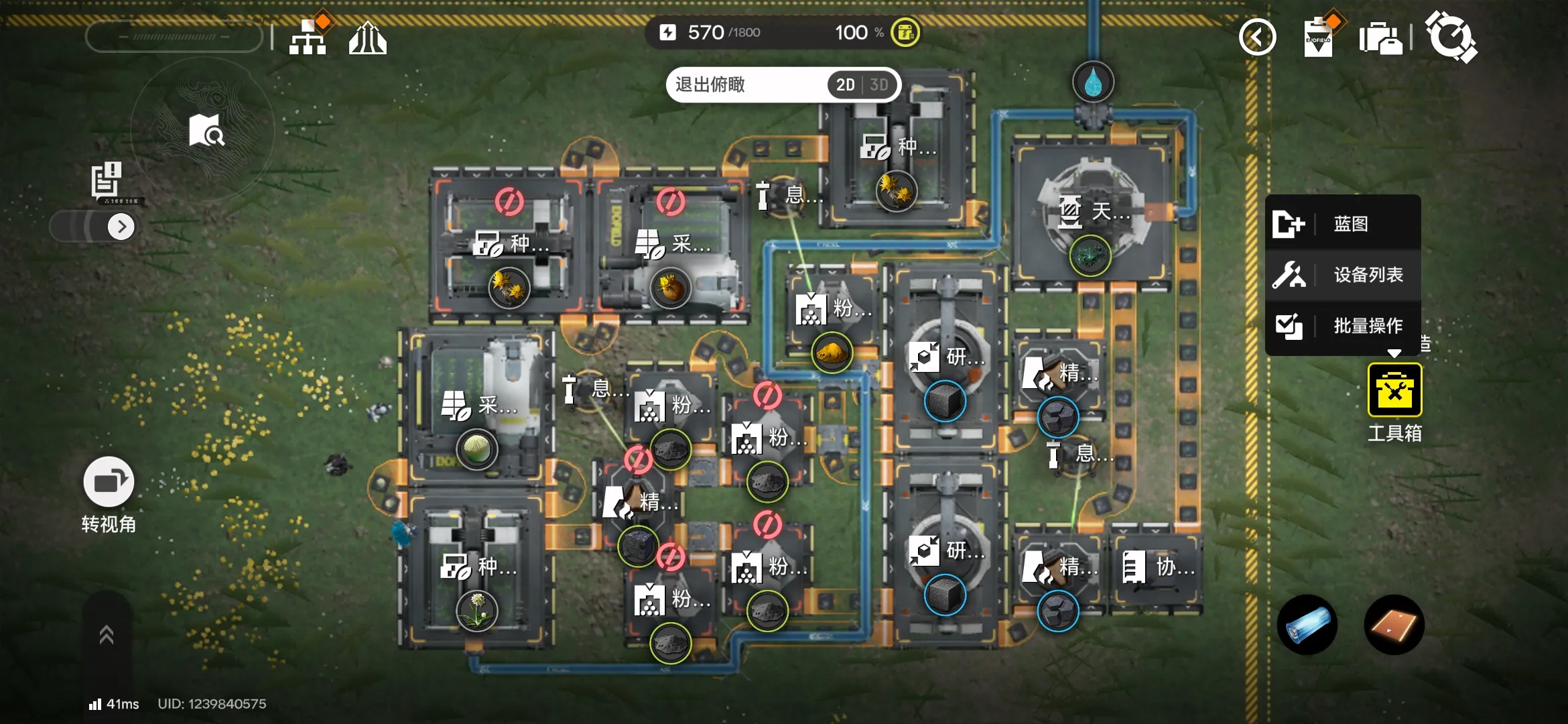Viewport: 1568px width, 724px height.
Task: Click the circular back arrow button
Action: click(x=1257, y=38)
